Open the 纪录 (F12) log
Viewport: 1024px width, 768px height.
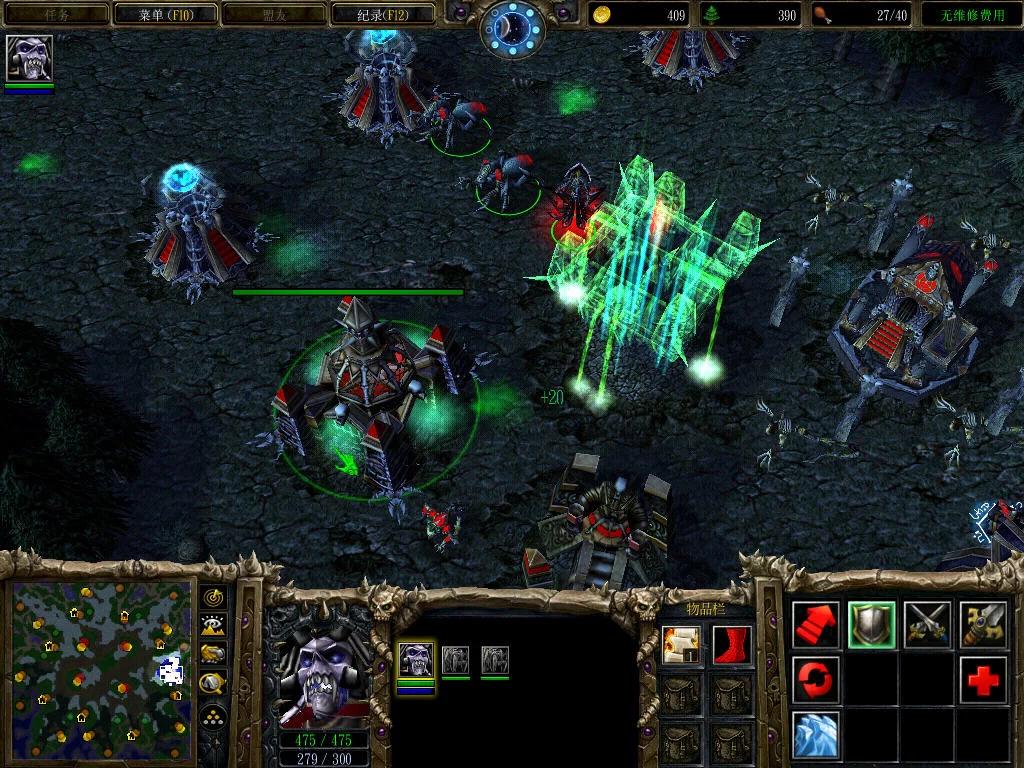[384, 14]
